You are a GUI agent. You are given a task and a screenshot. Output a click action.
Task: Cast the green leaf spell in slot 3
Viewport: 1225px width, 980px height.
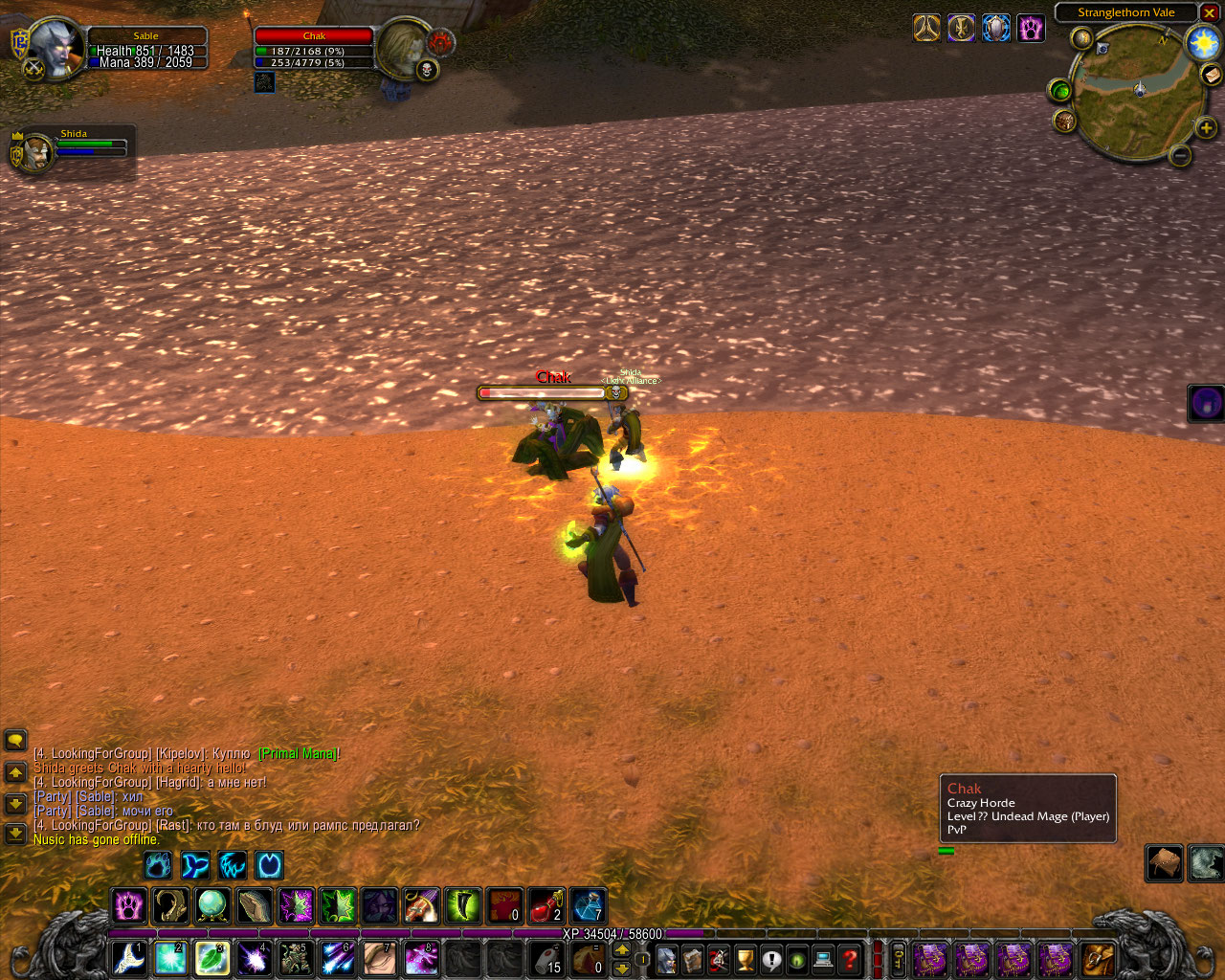click(x=212, y=958)
